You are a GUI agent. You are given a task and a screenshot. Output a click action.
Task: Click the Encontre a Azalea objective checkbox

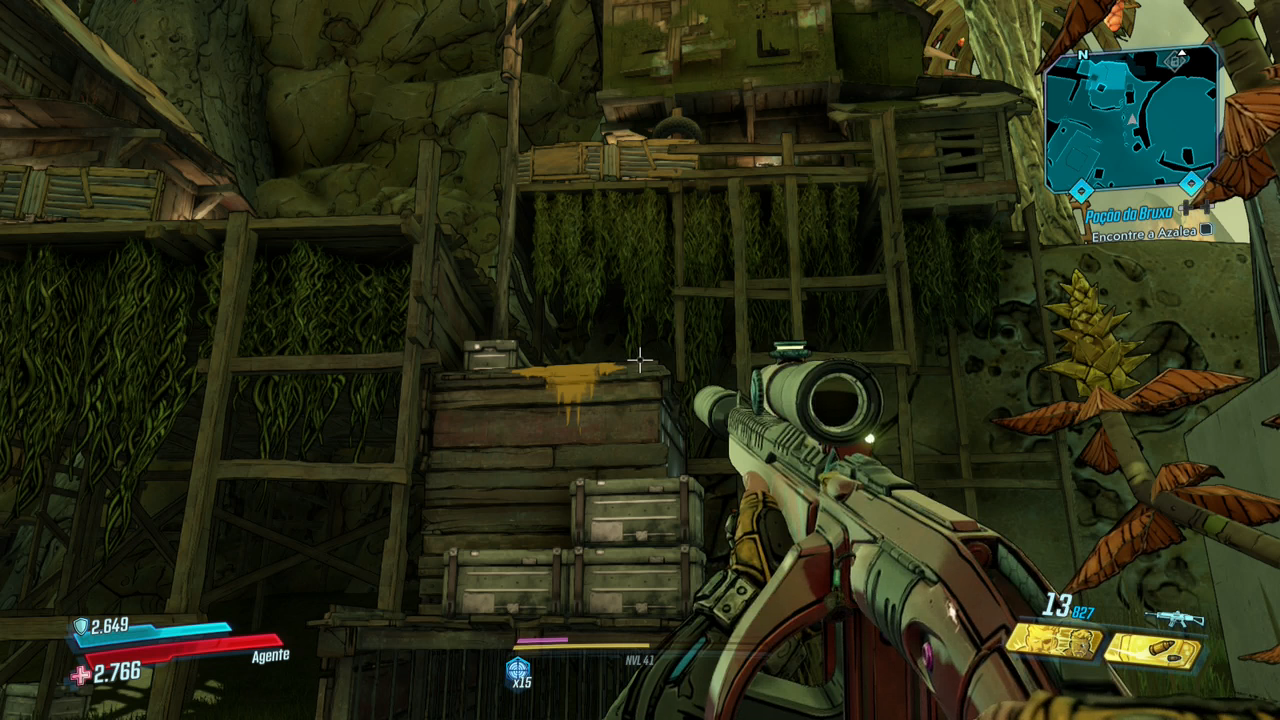[1206, 231]
